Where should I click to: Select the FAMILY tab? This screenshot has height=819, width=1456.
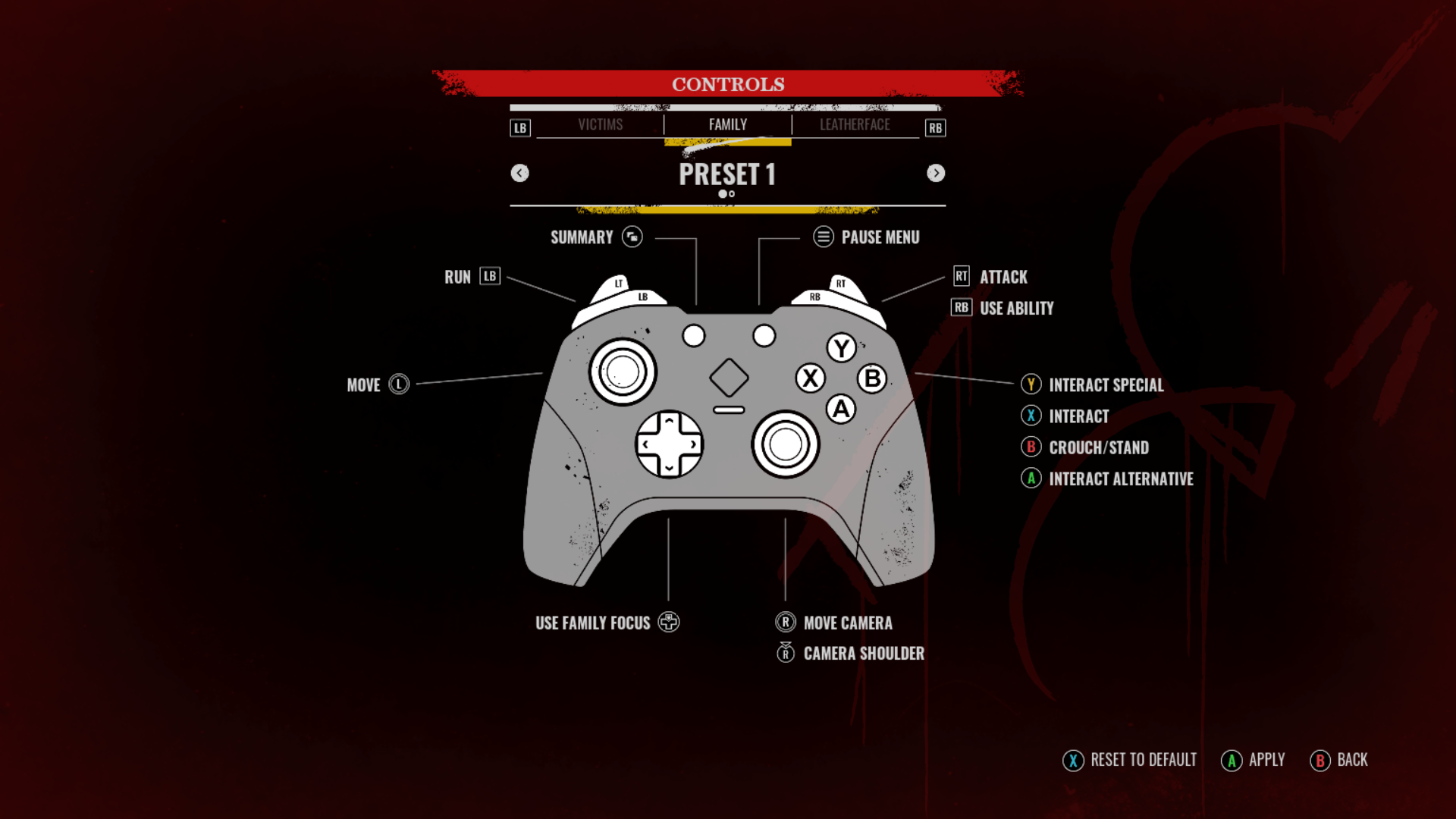pyautogui.click(x=727, y=124)
